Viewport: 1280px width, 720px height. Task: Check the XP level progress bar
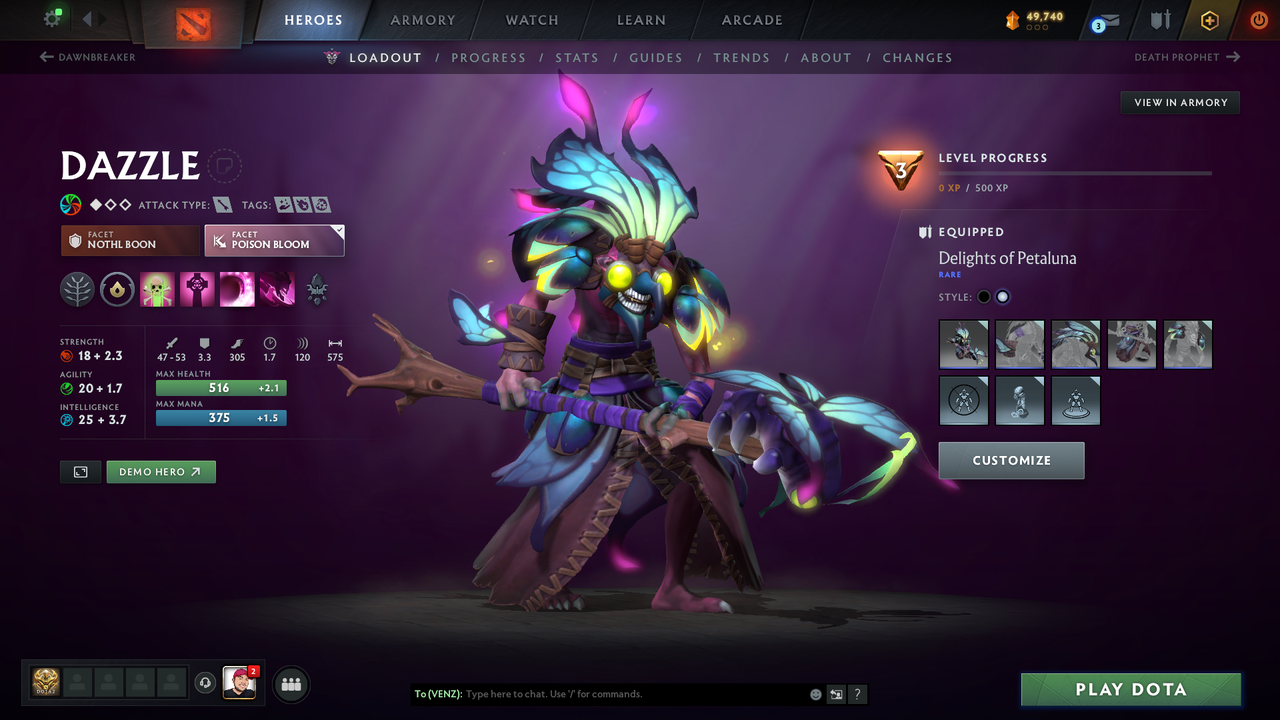tap(1076, 171)
